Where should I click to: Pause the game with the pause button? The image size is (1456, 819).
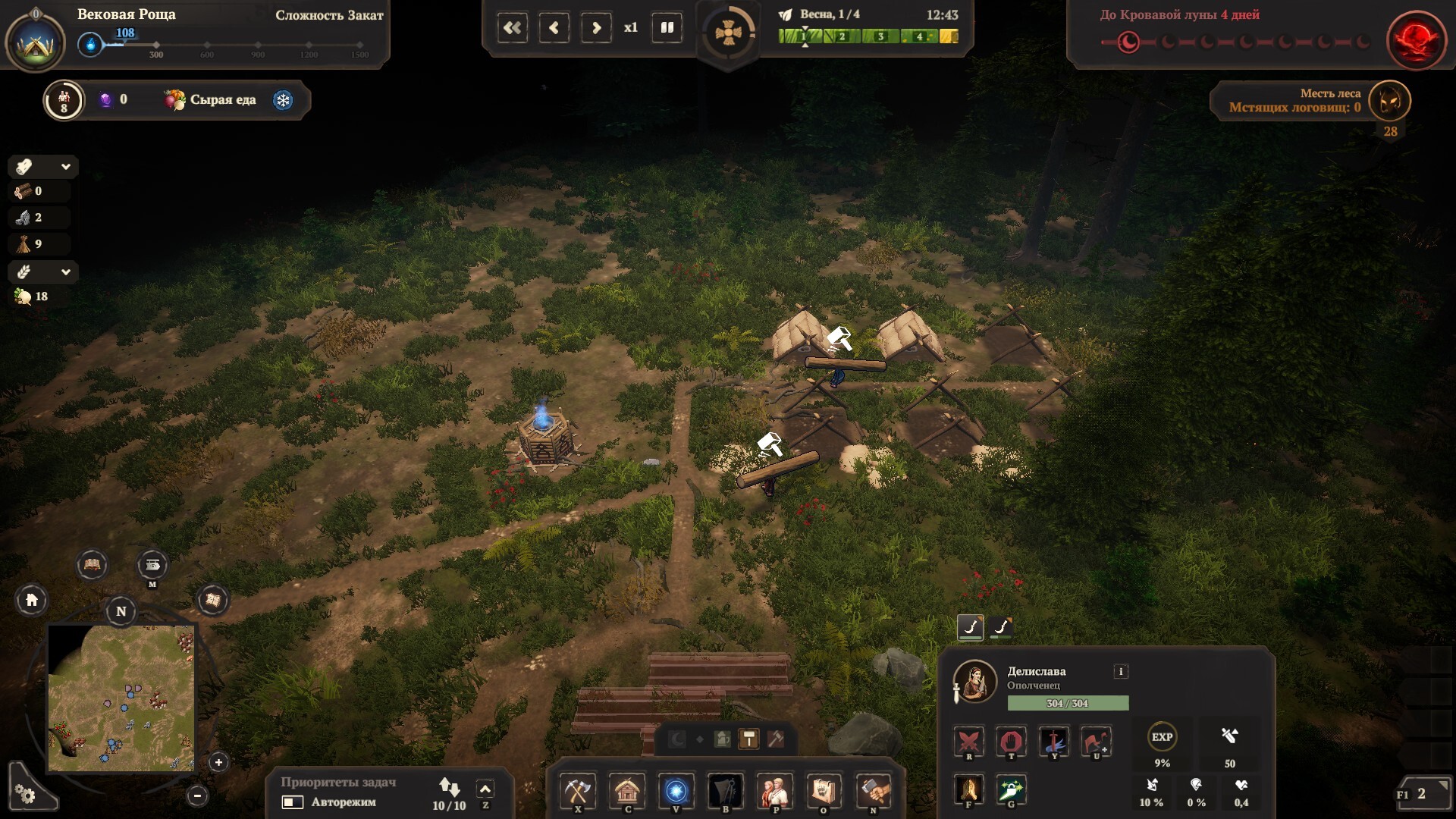pos(667,28)
